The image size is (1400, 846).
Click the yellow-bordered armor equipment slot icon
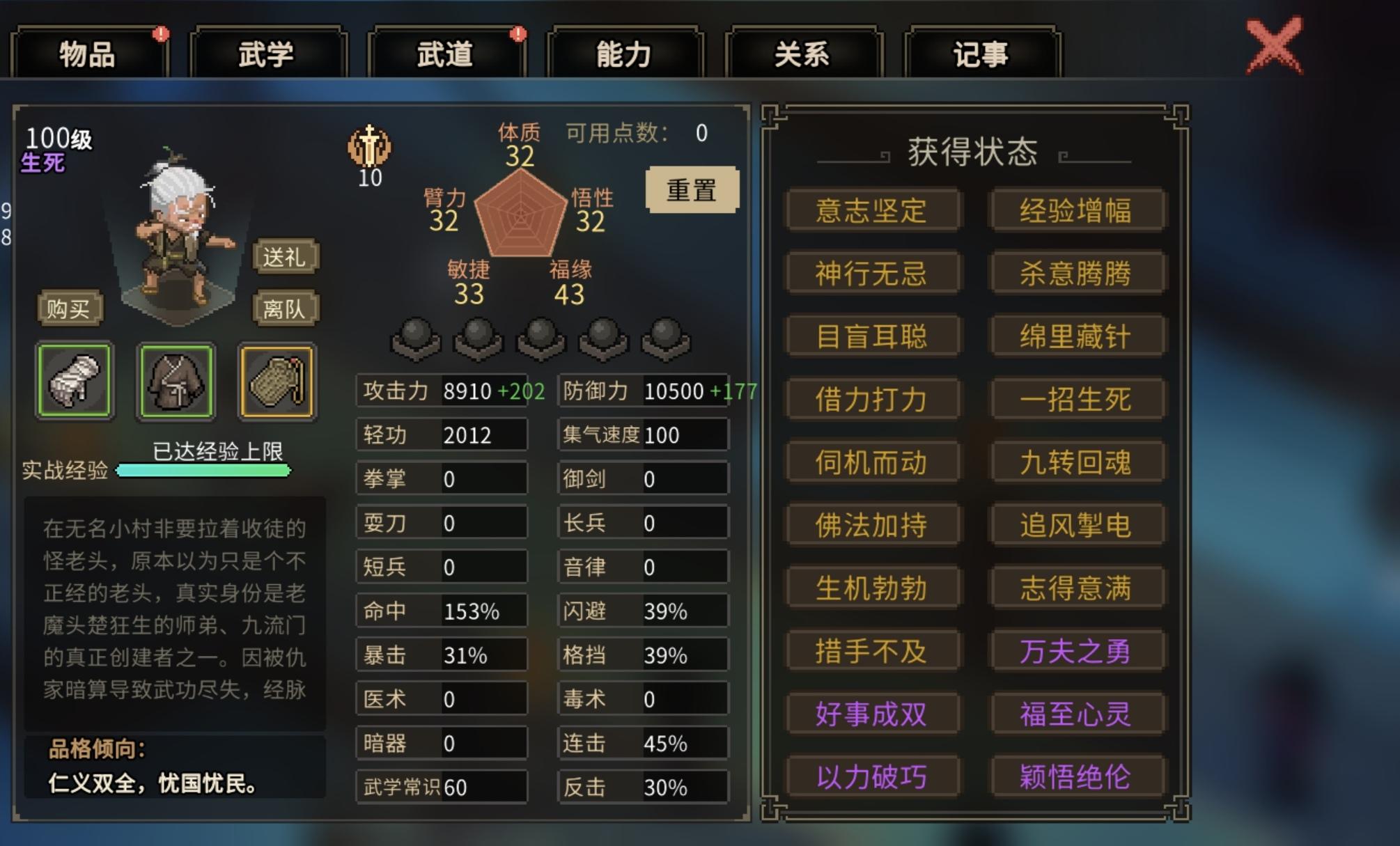click(x=277, y=382)
